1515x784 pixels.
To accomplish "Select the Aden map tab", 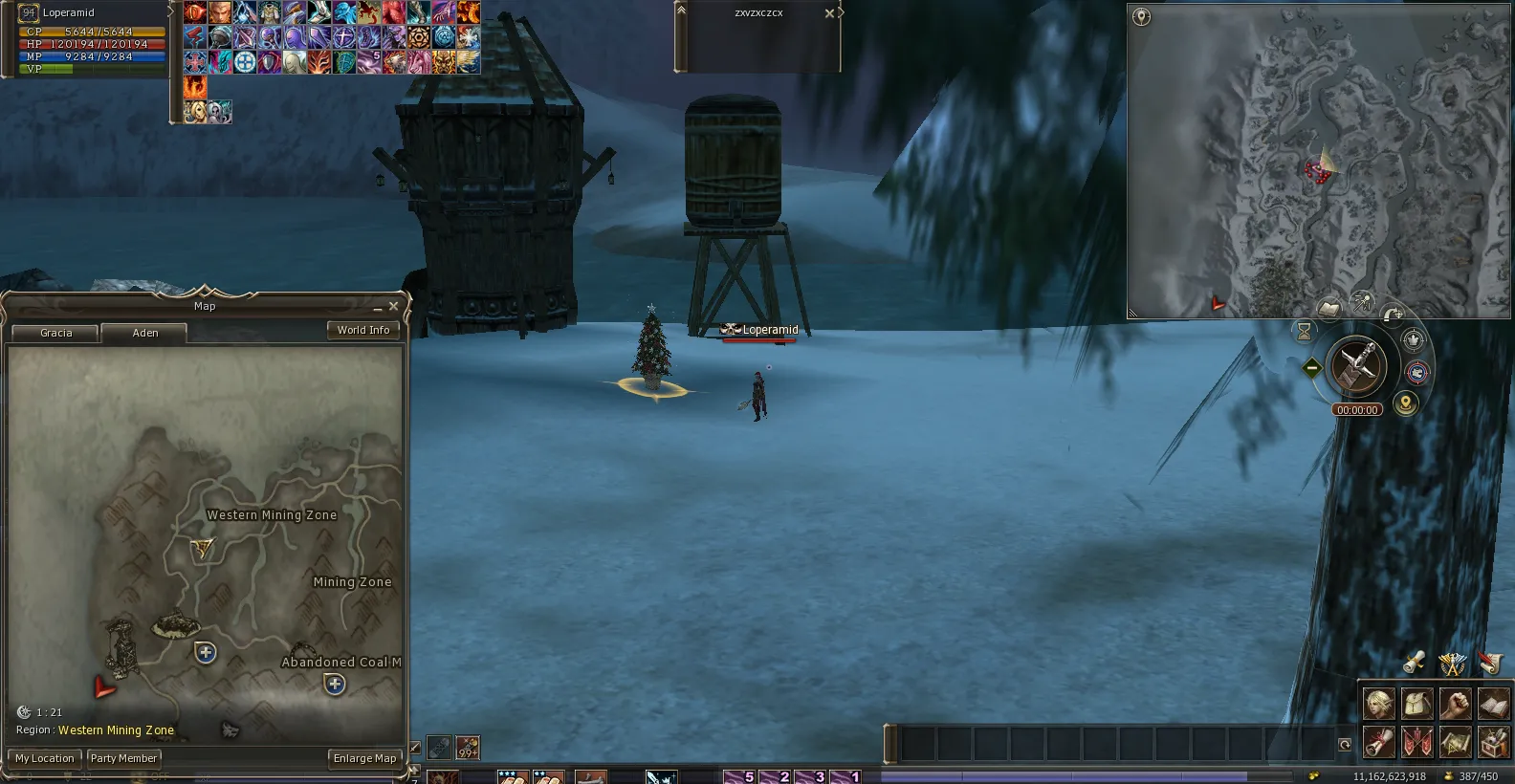I will [145, 333].
